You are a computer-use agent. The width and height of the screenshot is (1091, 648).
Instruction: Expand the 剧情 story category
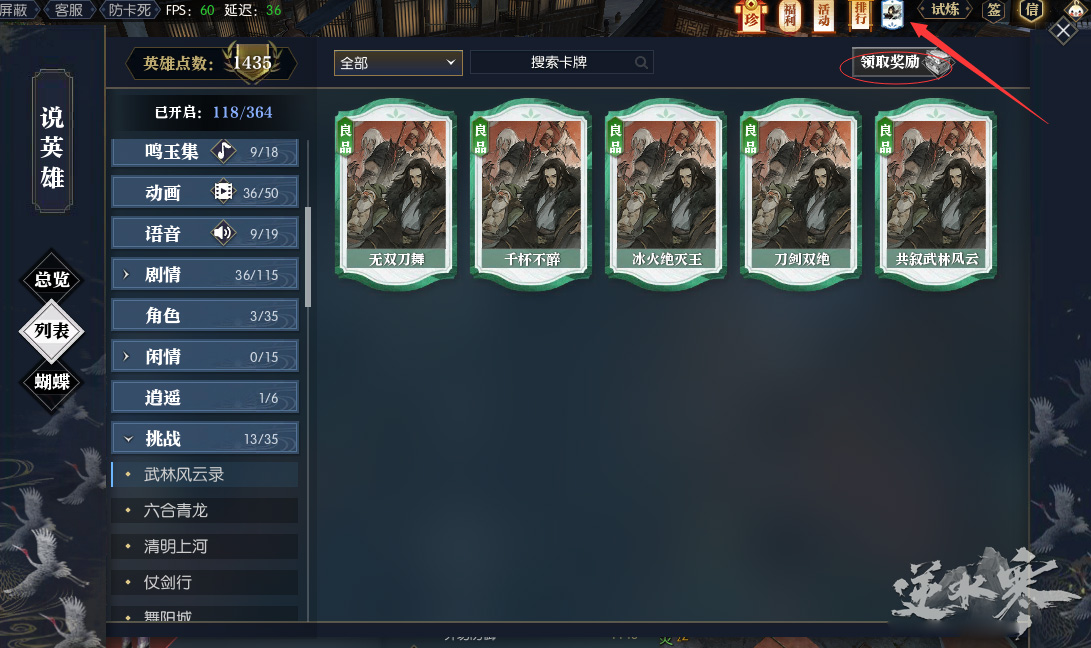coord(205,275)
